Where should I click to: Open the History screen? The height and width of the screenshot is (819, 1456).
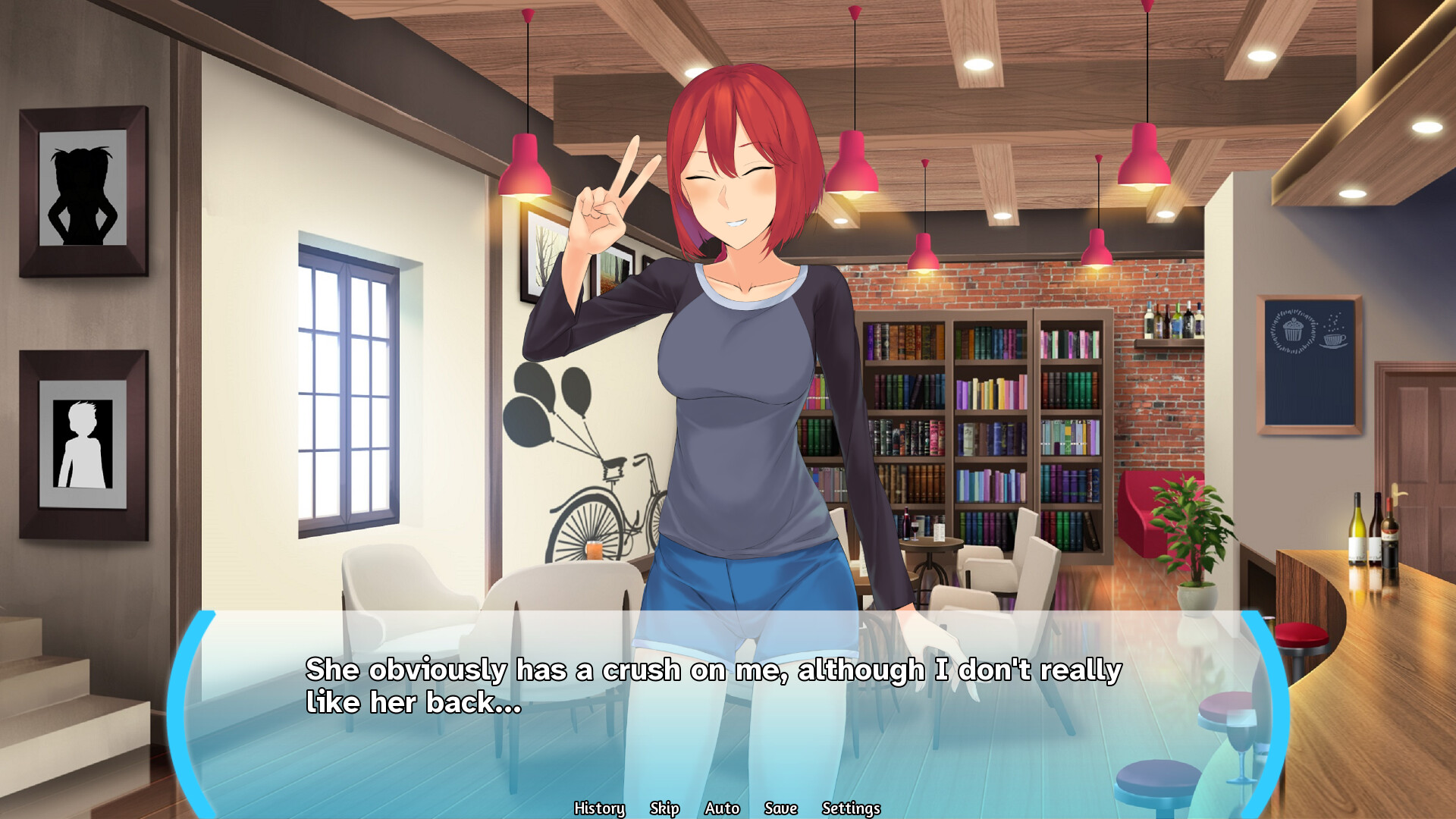600,808
